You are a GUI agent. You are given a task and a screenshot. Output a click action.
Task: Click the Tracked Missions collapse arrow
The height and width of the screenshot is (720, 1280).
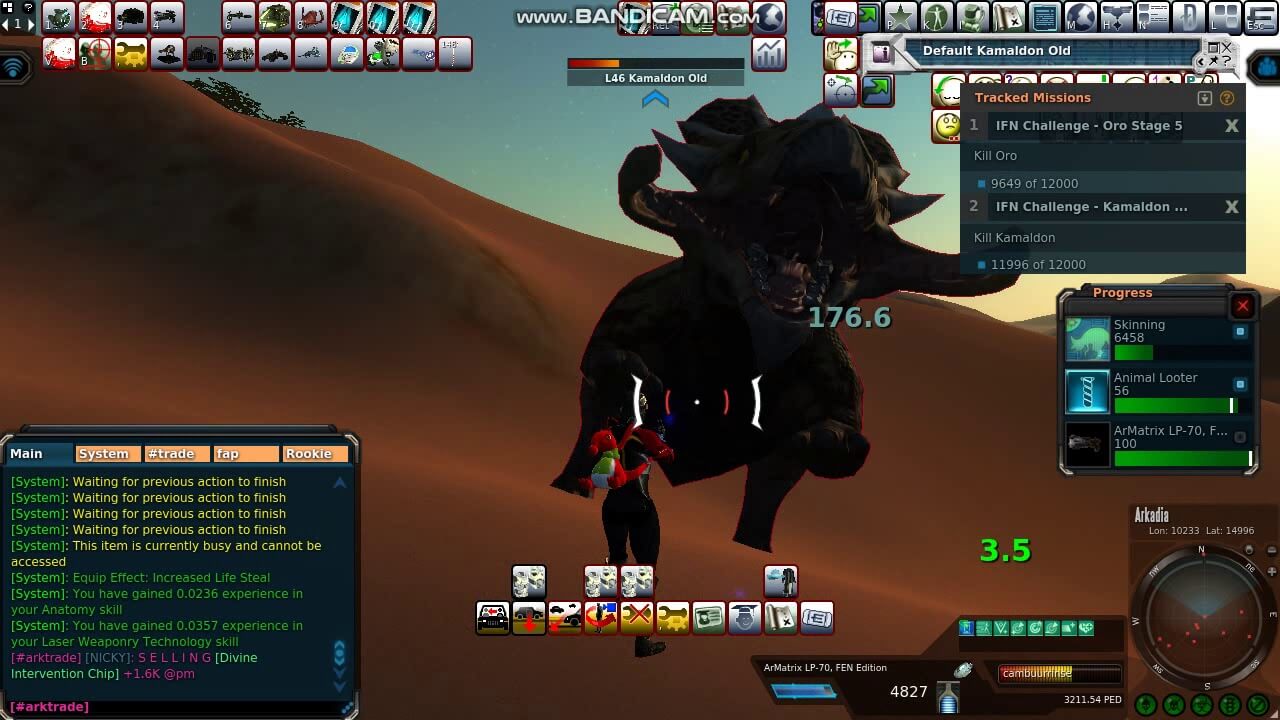coord(1205,98)
